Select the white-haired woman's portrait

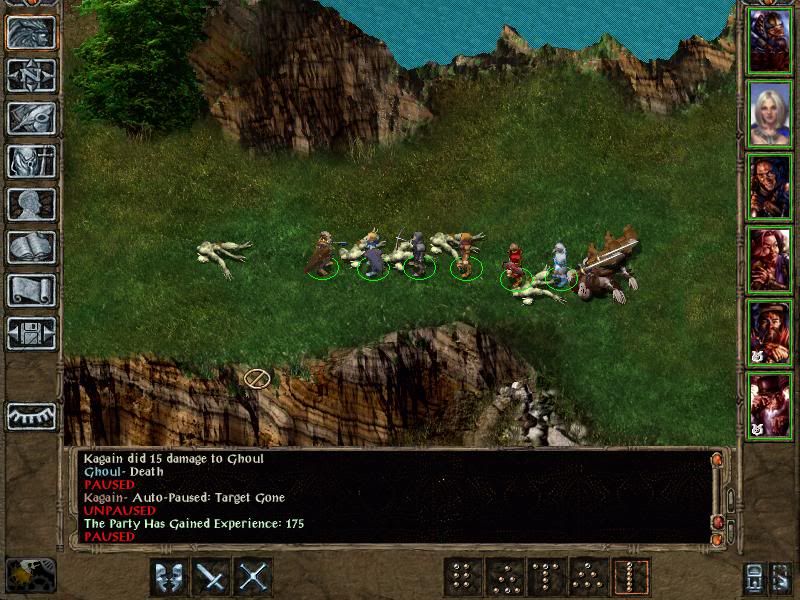pyautogui.click(x=769, y=113)
